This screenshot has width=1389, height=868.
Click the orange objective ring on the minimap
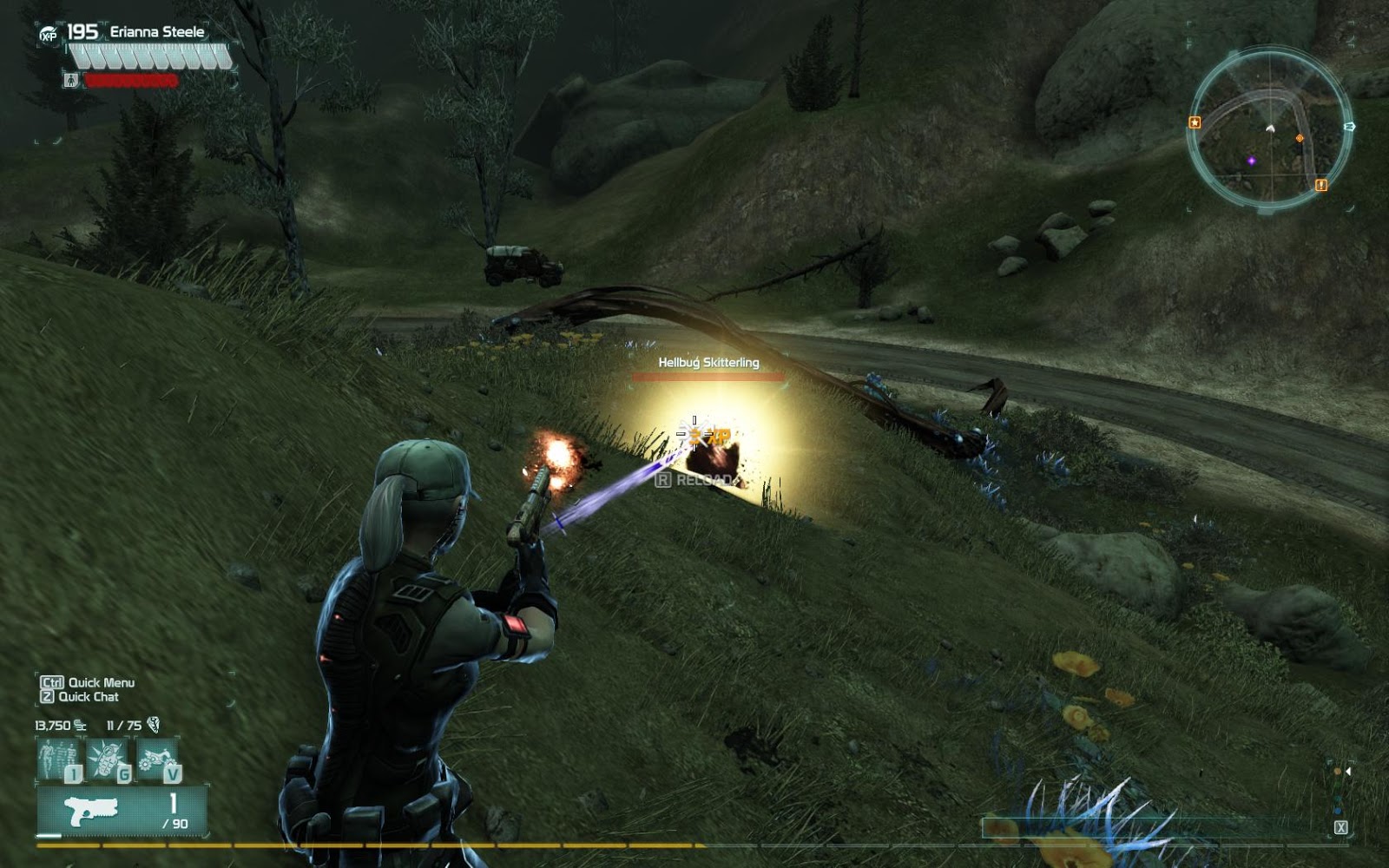tap(1300, 138)
